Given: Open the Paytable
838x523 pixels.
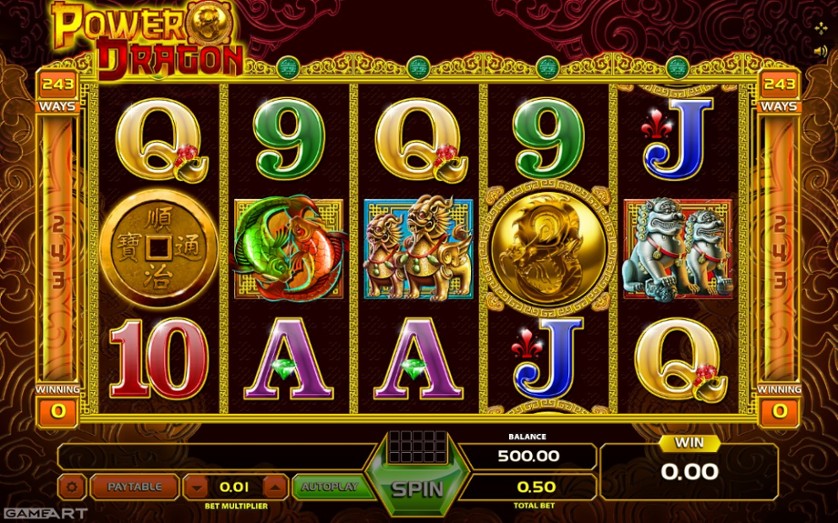Looking at the screenshot, I should click(x=134, y=487).
